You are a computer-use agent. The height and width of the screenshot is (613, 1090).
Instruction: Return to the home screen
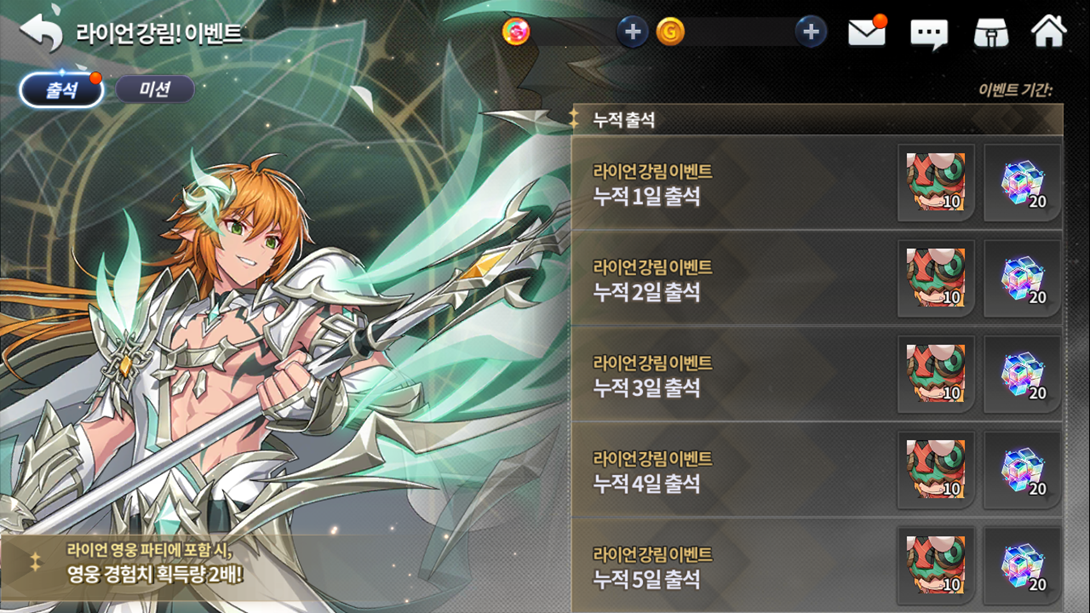click(1048, 32)
